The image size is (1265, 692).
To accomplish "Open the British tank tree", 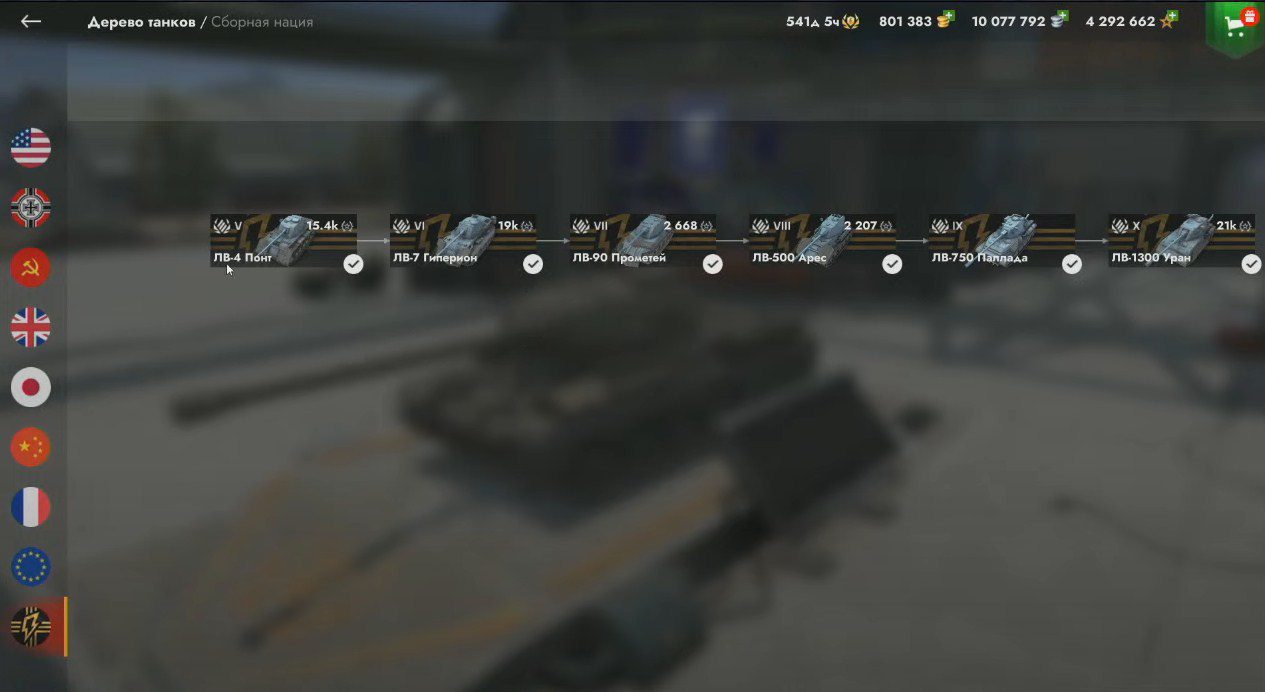I will pyautogui.click(x=31, y=328).
